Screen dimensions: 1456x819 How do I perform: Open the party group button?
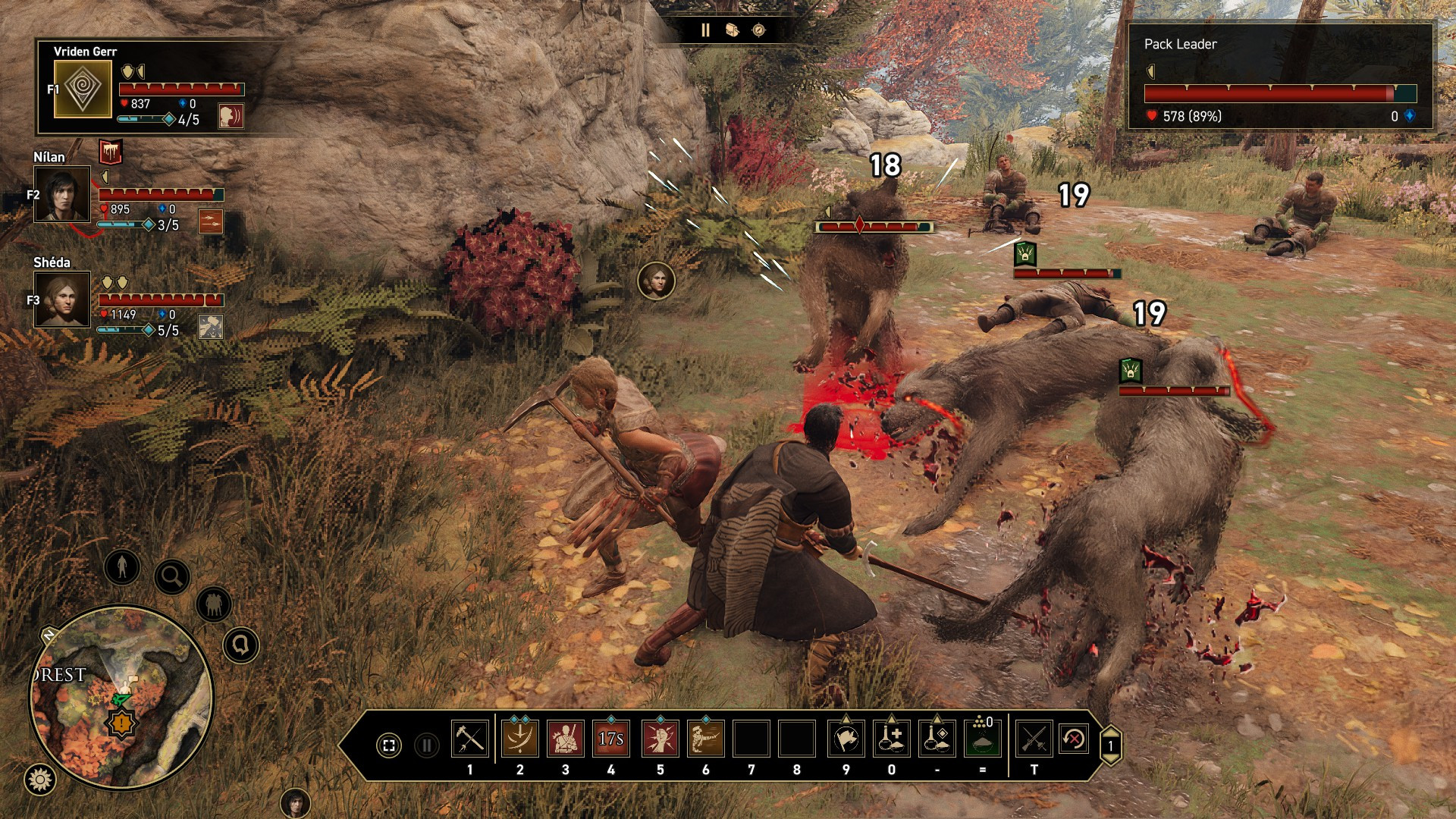pyautogui.click(x=214, y=604)
